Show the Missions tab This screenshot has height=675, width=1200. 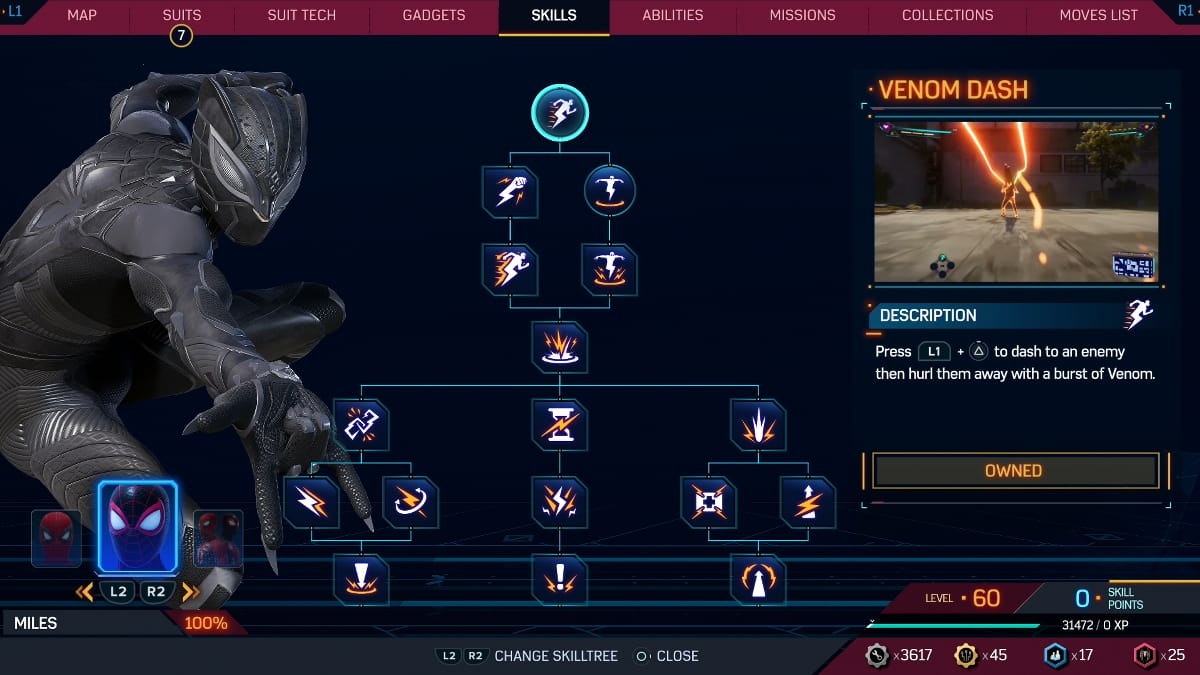(802, 15)
